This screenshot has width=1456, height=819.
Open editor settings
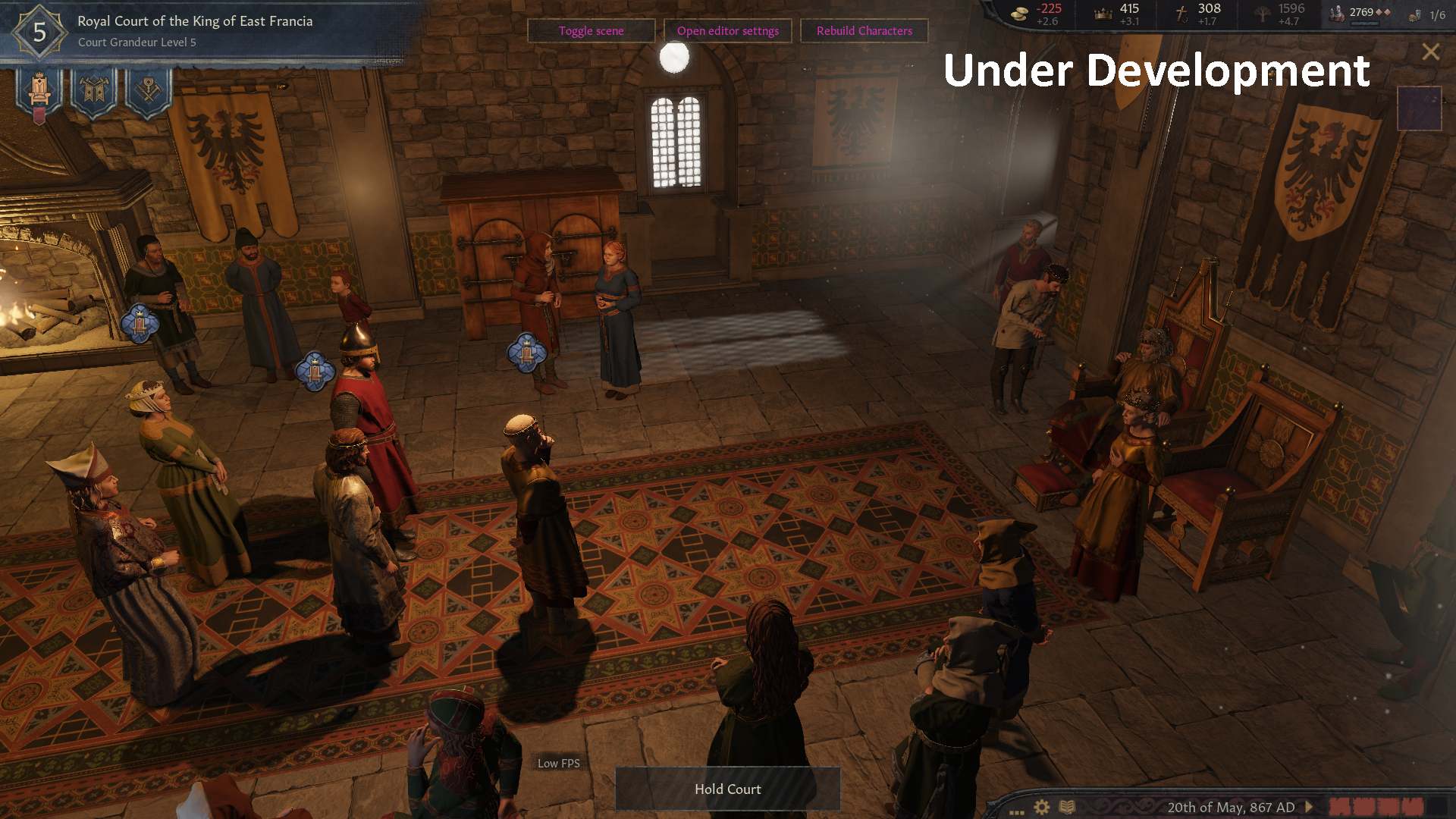(727, 31)
